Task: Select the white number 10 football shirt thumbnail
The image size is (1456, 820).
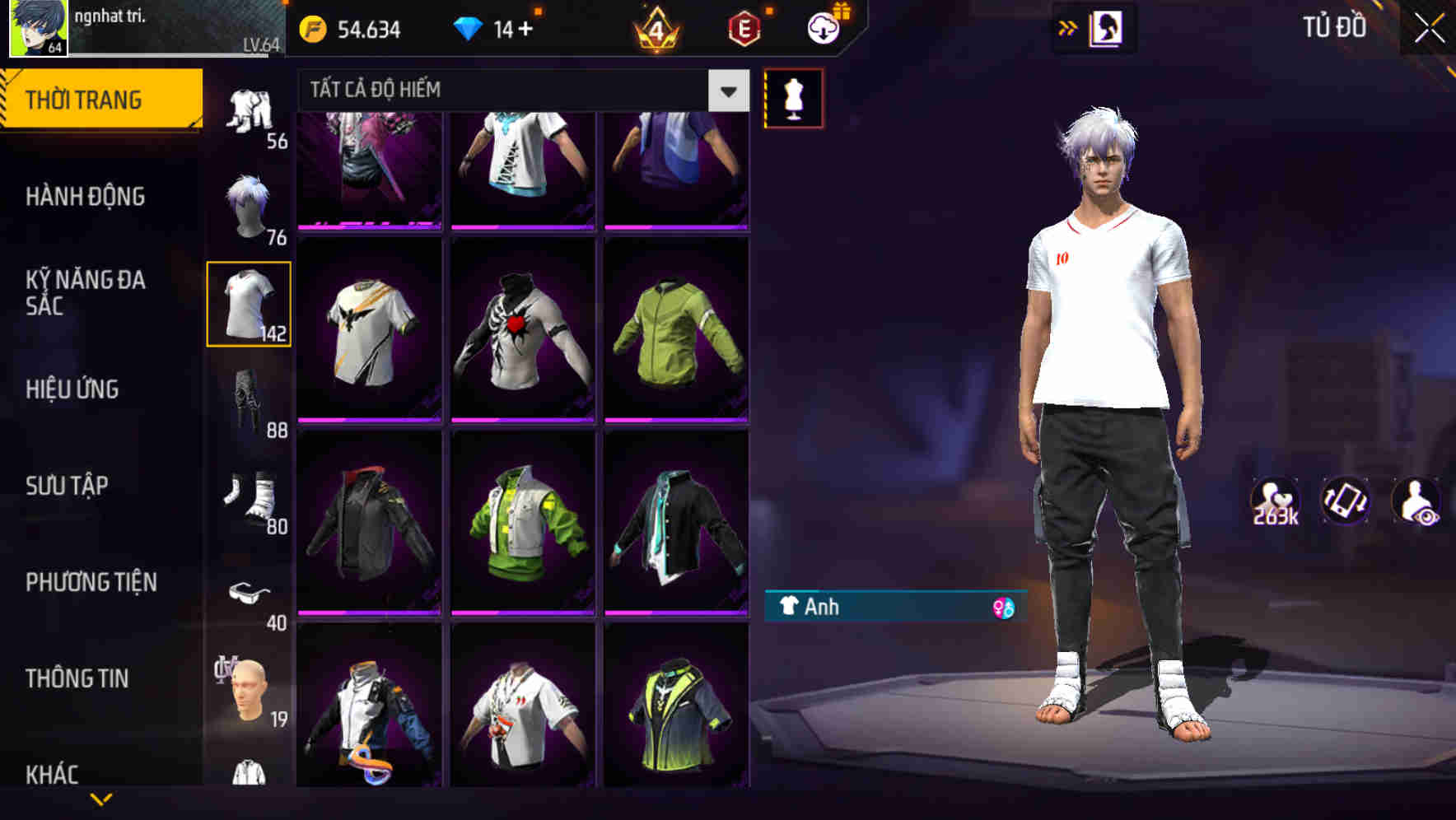Action: tap(249, 303)
